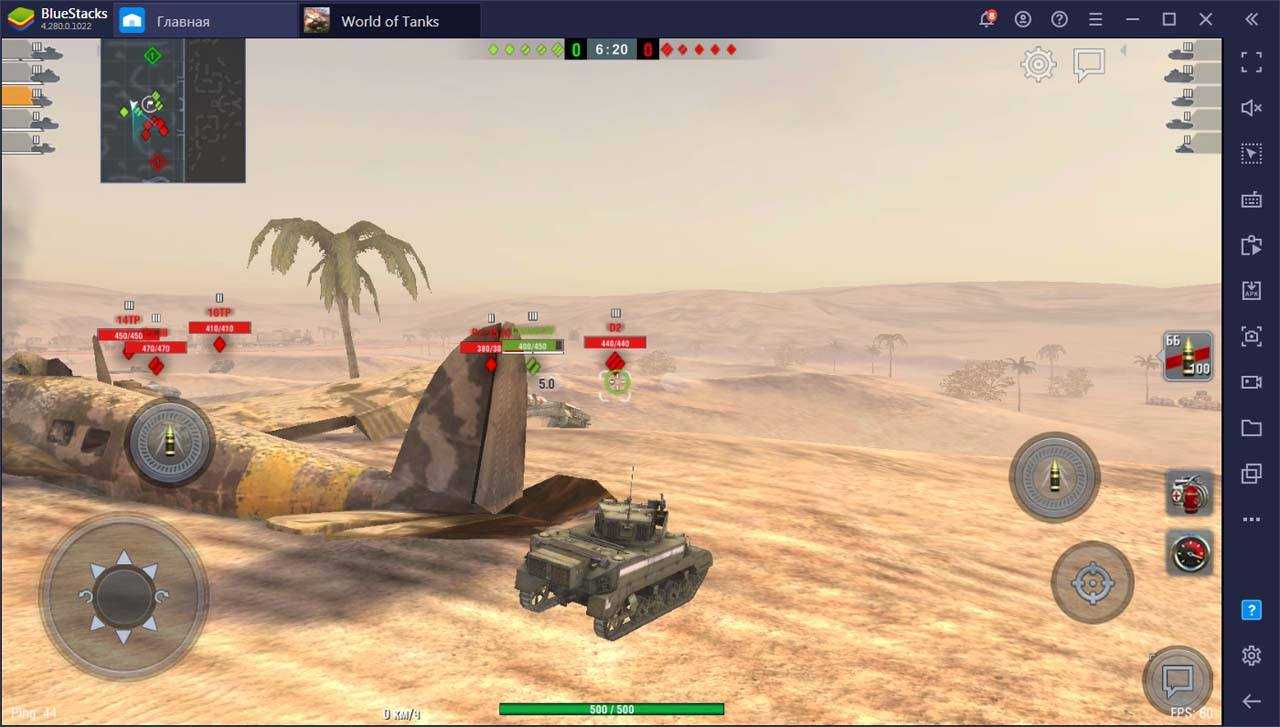Mute sound from BlueStacks sidebar
This screenshot has height=727, width=1280.
coord(1251,108)
